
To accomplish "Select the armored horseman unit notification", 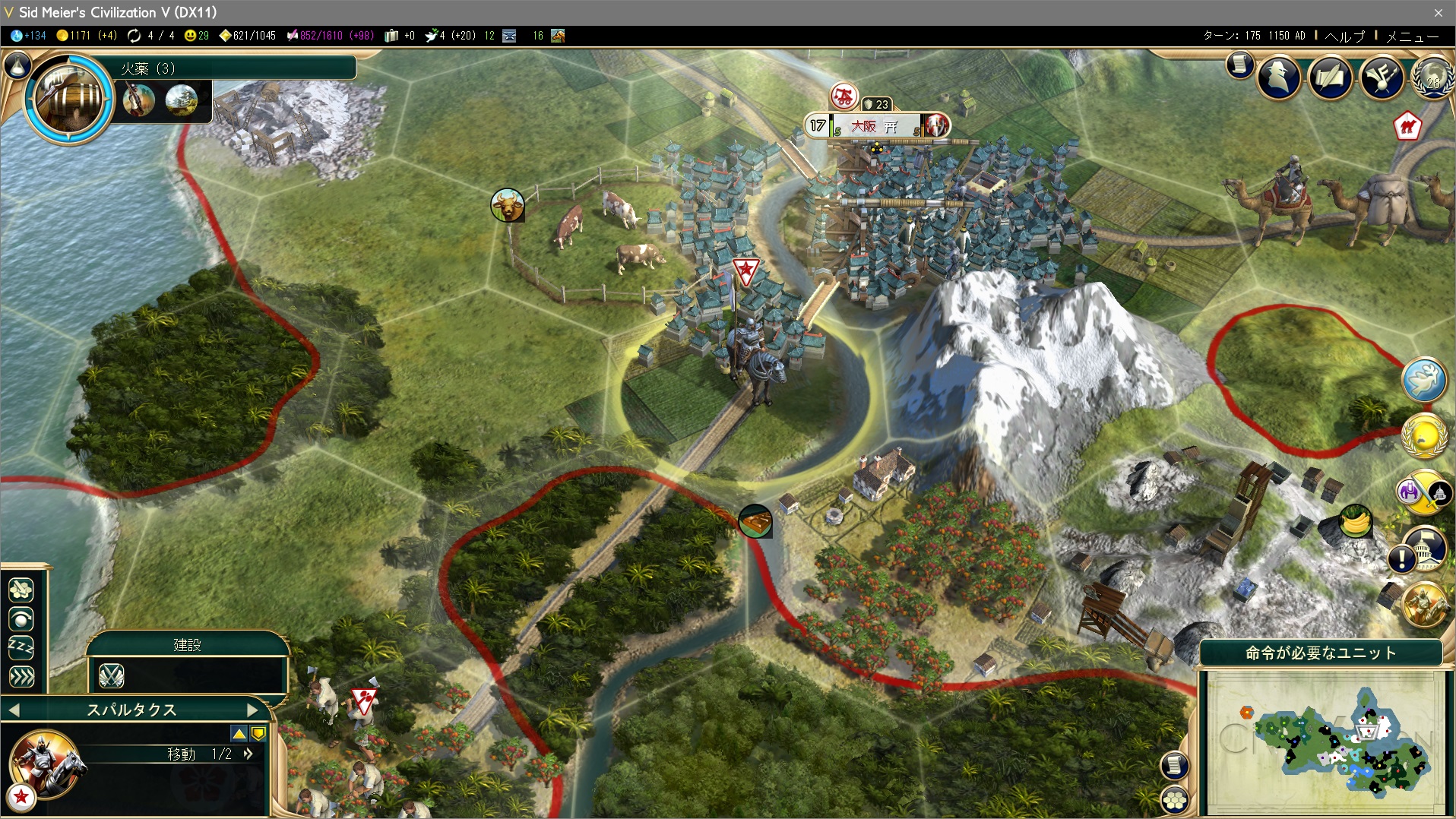I will pyautogui.click(x=1423, y=605).
